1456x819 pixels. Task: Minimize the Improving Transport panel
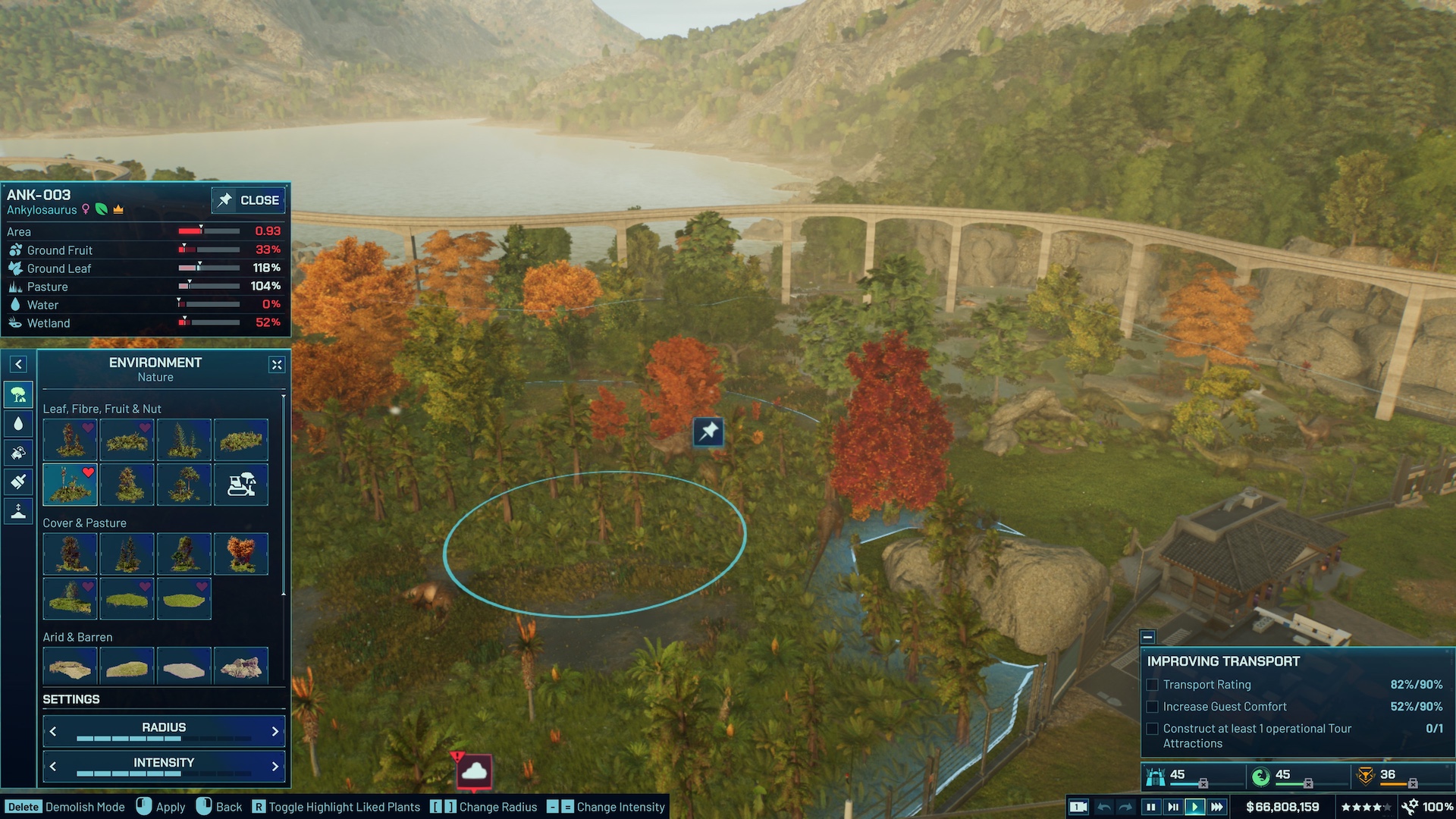tap(1149, 639)
